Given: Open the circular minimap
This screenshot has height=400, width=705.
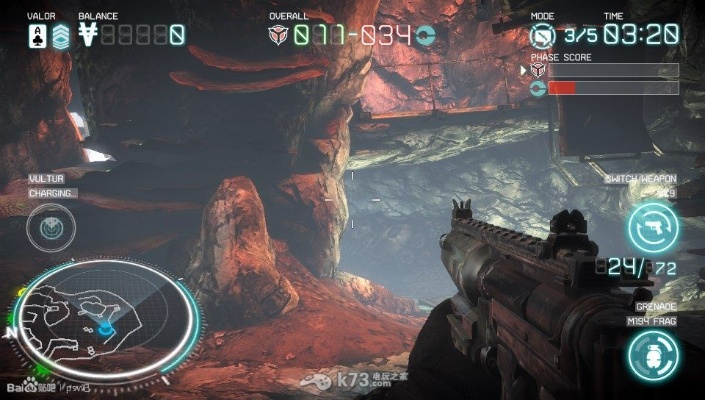Looking at the screenshot, I should (106, 318).
